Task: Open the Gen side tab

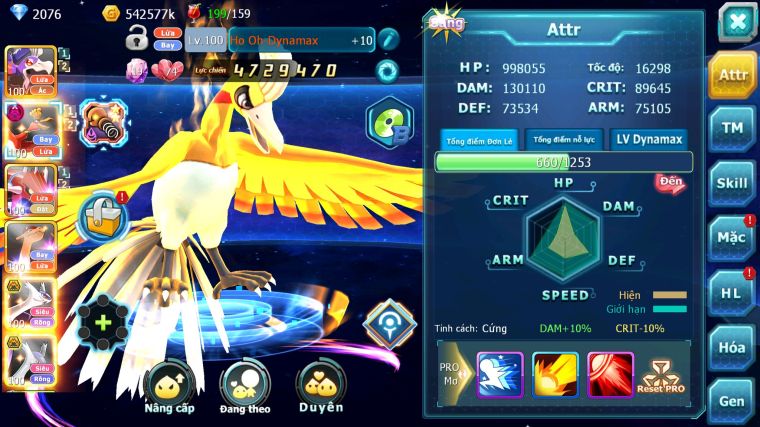Action: coord(733,401)
